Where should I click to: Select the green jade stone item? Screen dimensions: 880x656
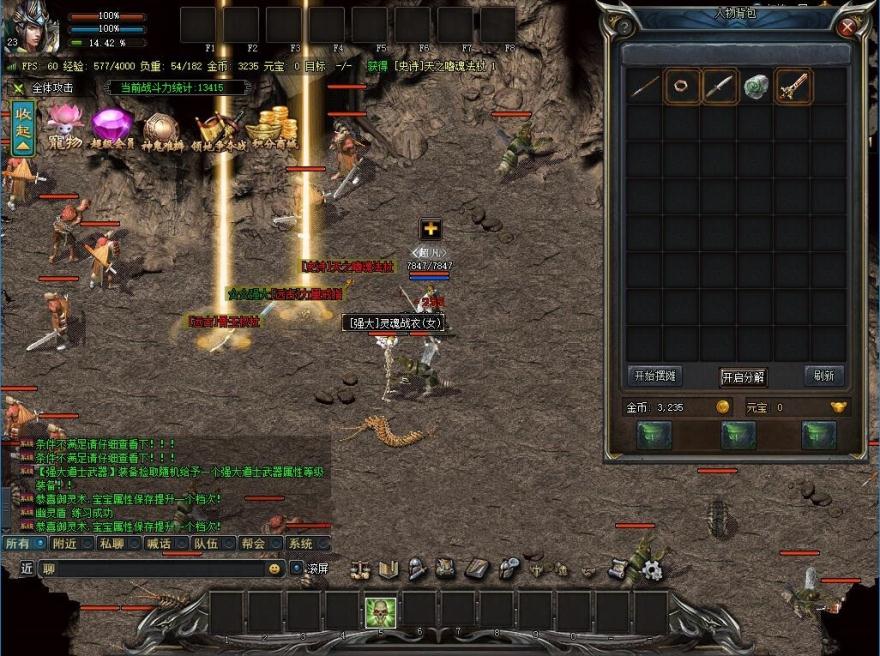point(756,87)
